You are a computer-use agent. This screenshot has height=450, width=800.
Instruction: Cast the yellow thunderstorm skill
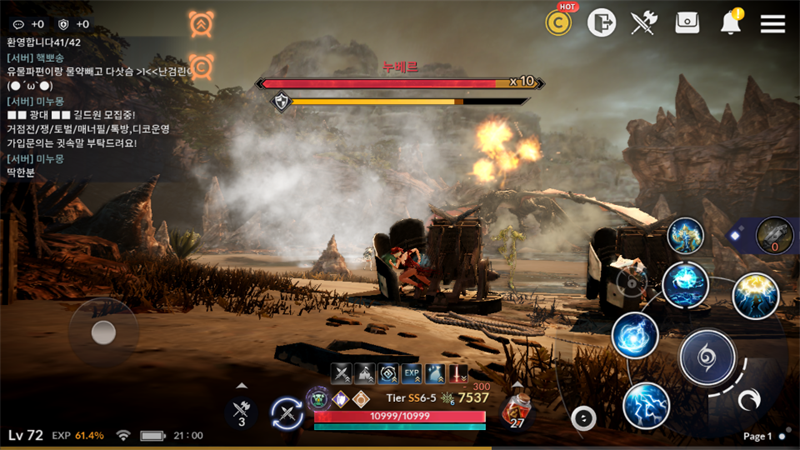(x=755, y=296)
